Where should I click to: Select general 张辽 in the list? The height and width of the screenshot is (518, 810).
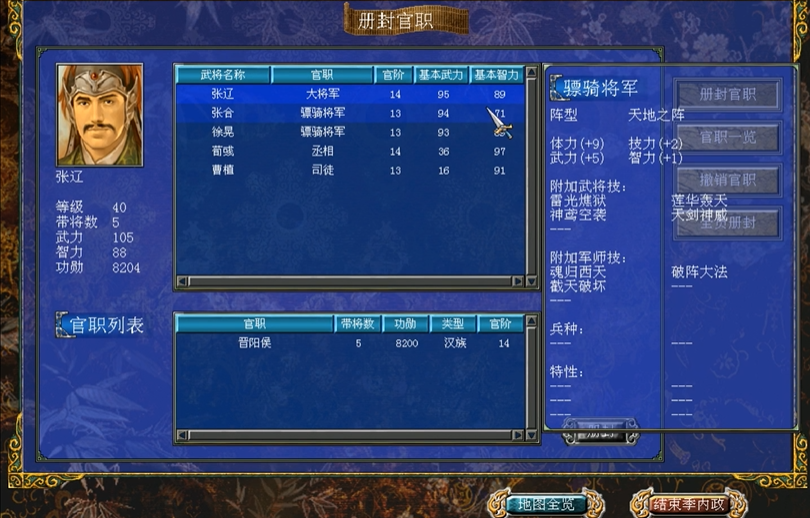[222, 94]
